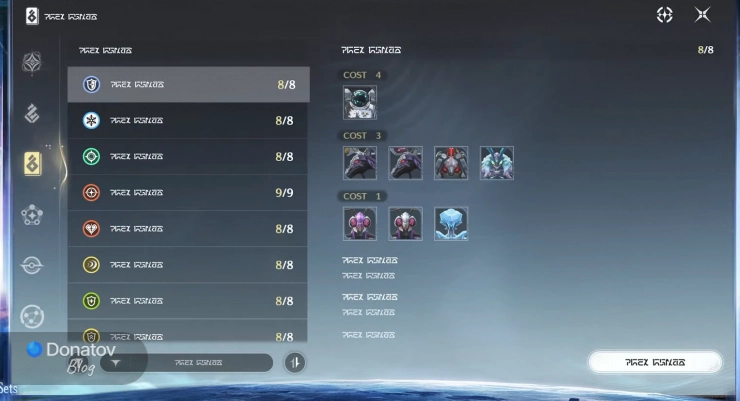
Task: Select the set row showing 9/9
Action: (188, 193)
